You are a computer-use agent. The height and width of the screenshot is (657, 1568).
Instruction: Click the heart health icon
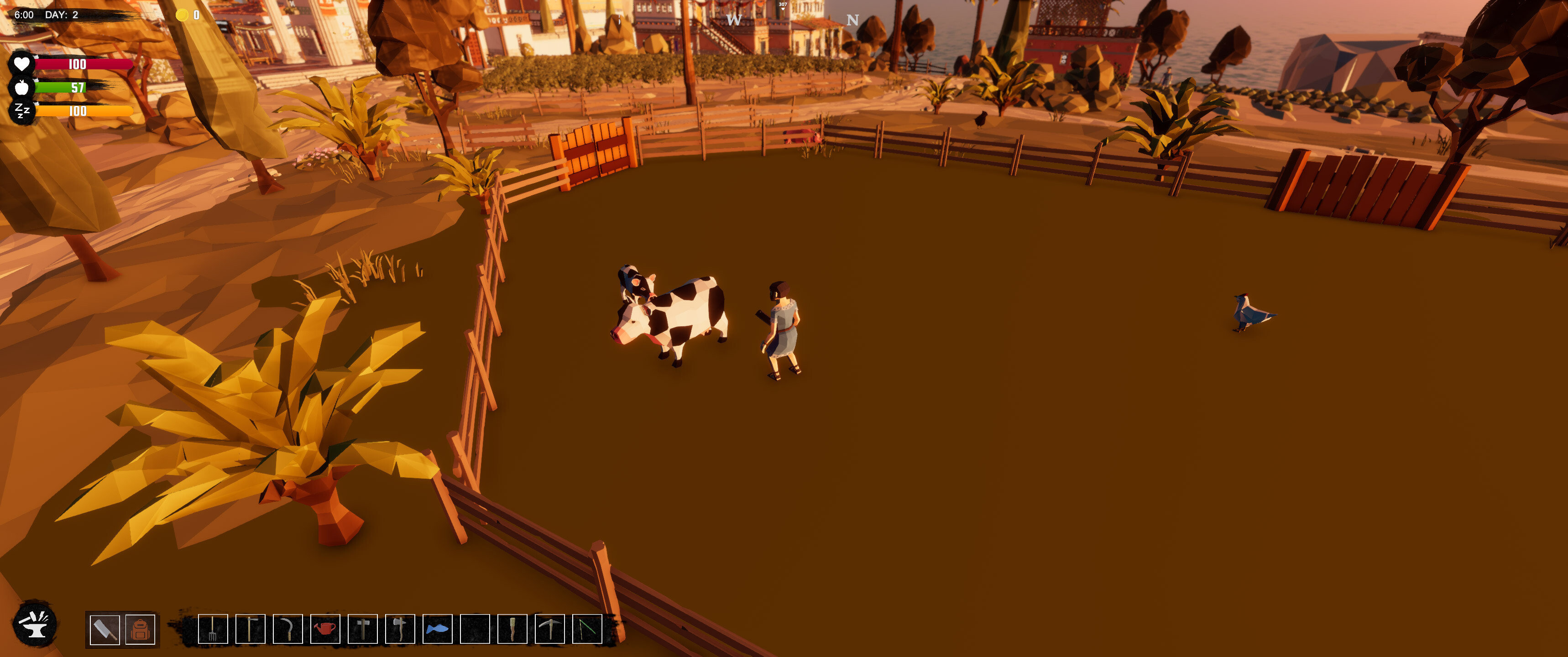[22, 63]
